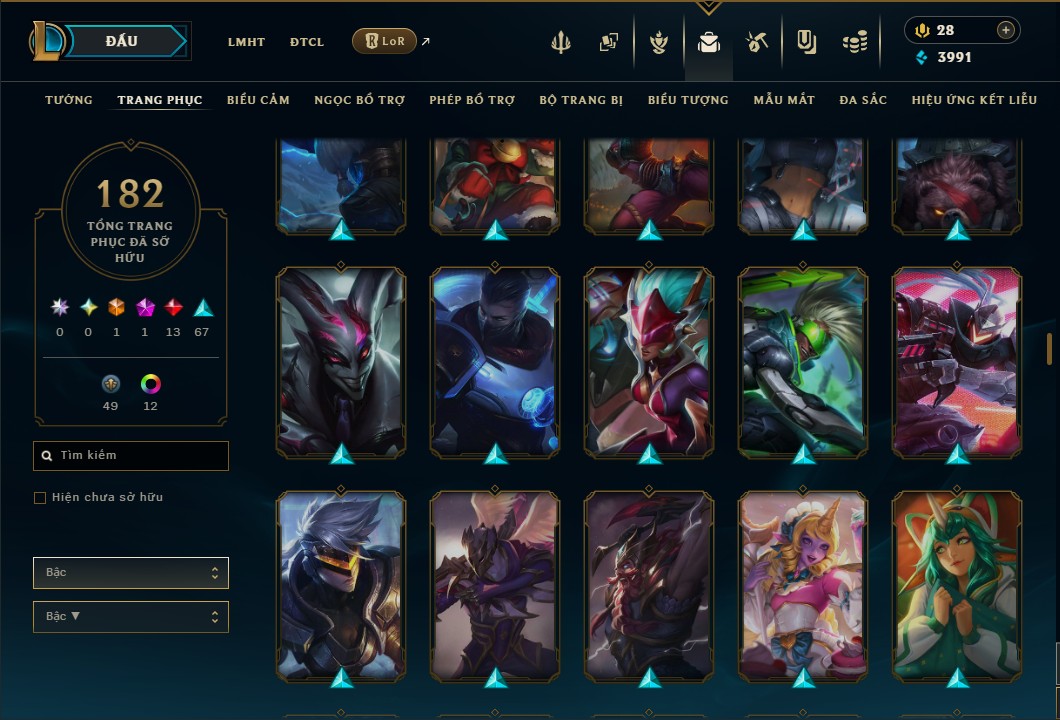Go to the BỘ TRANG BỊ items tab
The image size is (1060, 720).
click(x=581, y=100)
